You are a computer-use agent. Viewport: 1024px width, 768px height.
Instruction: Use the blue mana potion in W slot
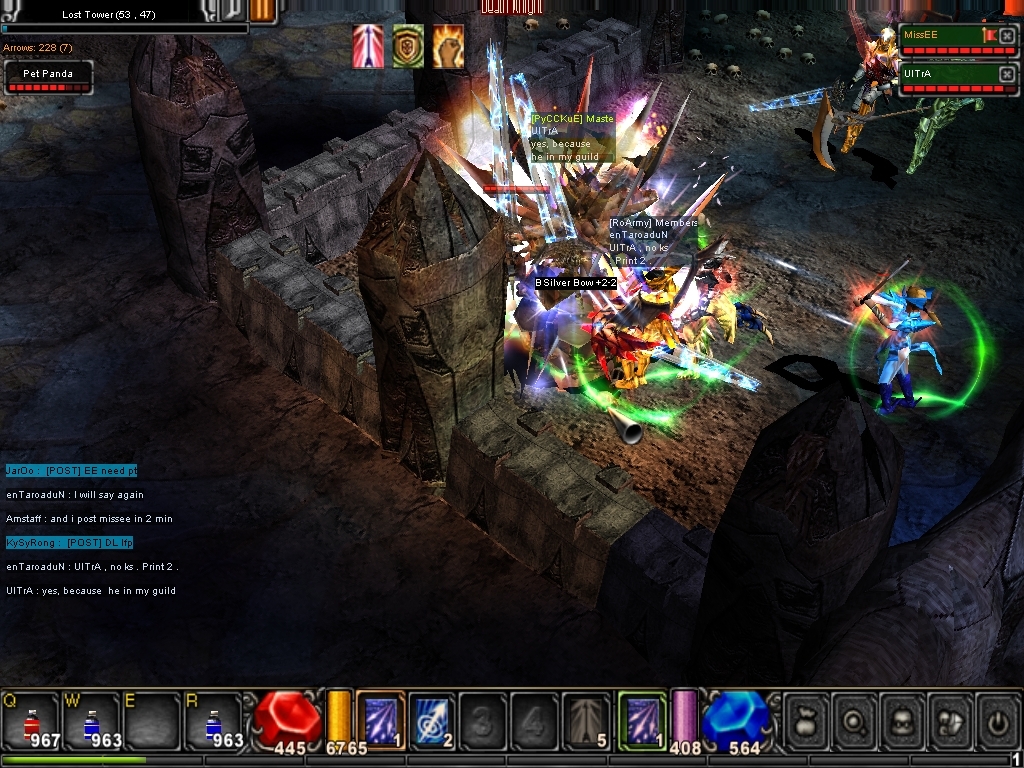(x=92, y=721)
